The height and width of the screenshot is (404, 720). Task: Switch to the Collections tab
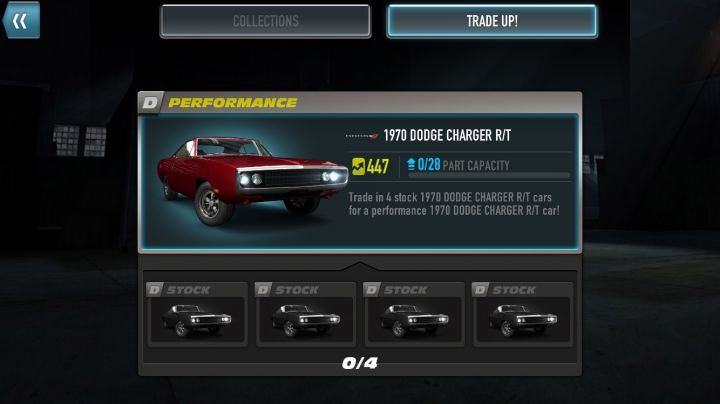pyautogui.click(x=265, y=21)
